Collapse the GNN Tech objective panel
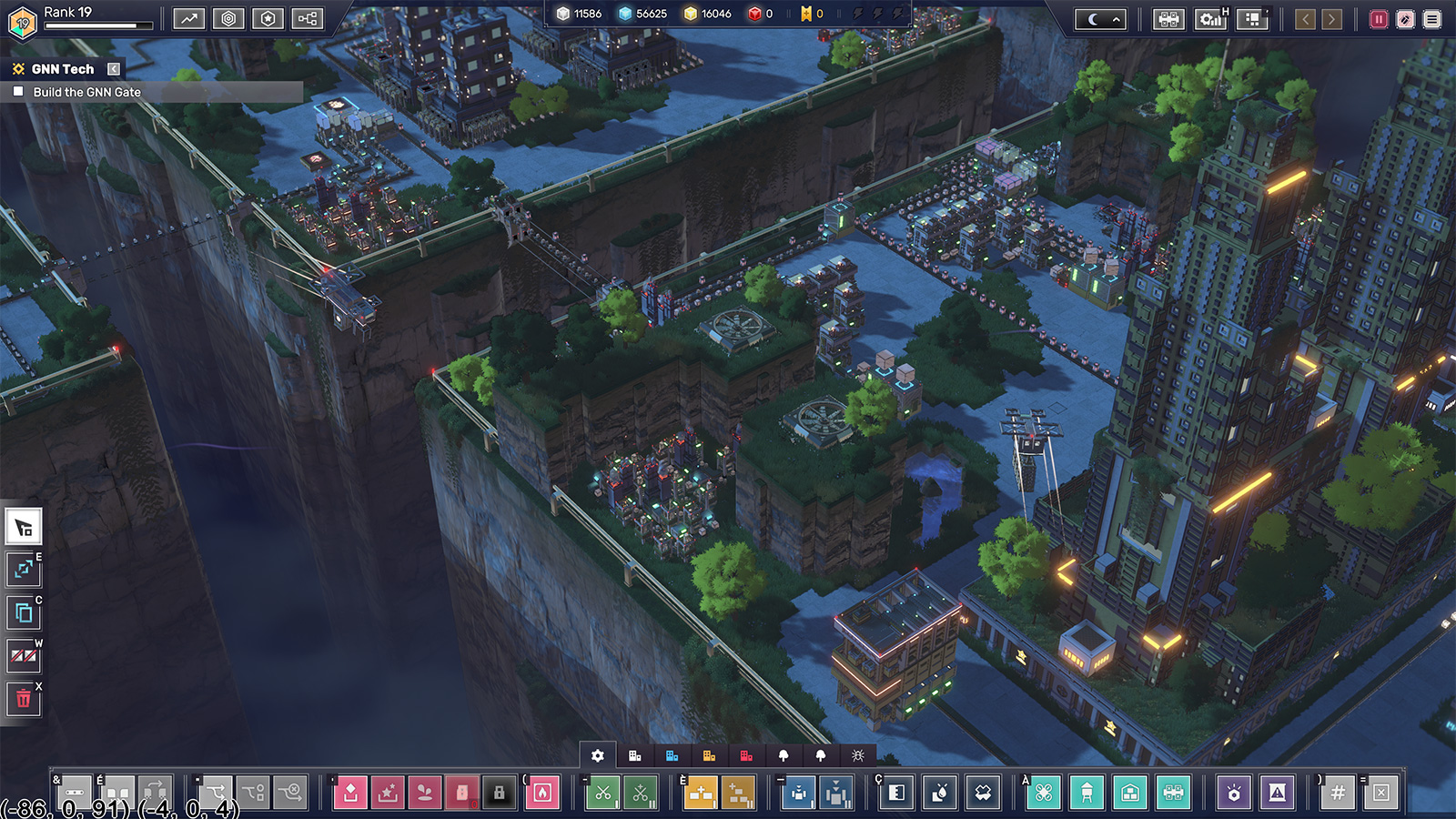1456x819 pixels. 114,69
